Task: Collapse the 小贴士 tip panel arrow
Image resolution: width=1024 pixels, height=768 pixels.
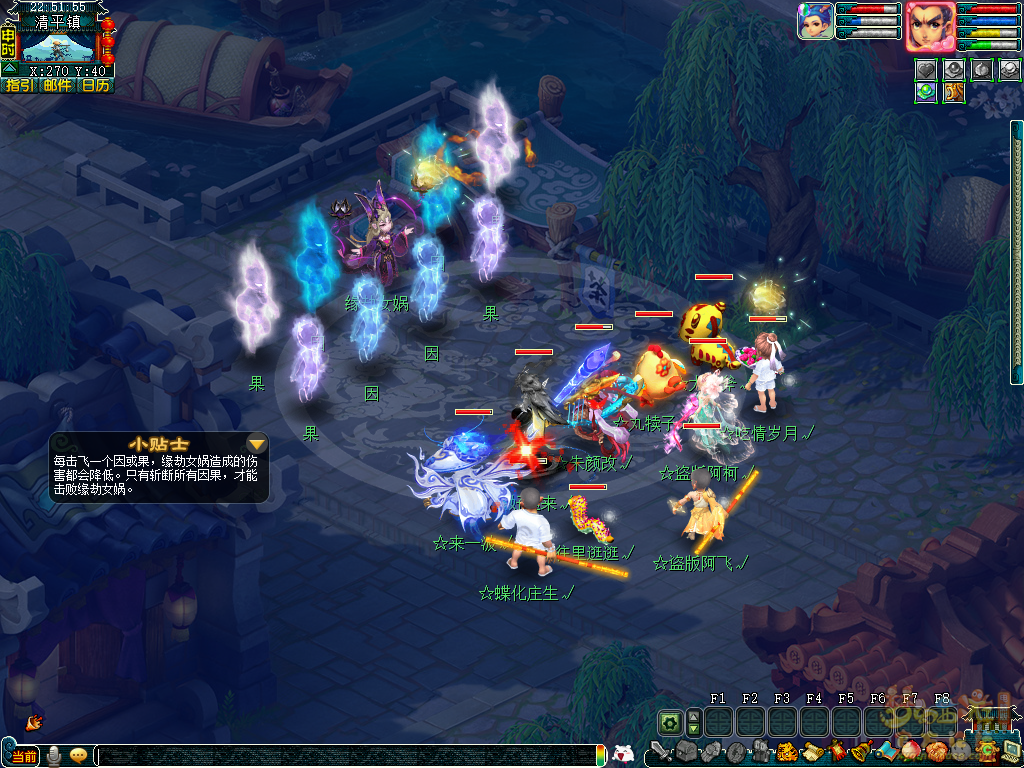Action: point(257,443)
